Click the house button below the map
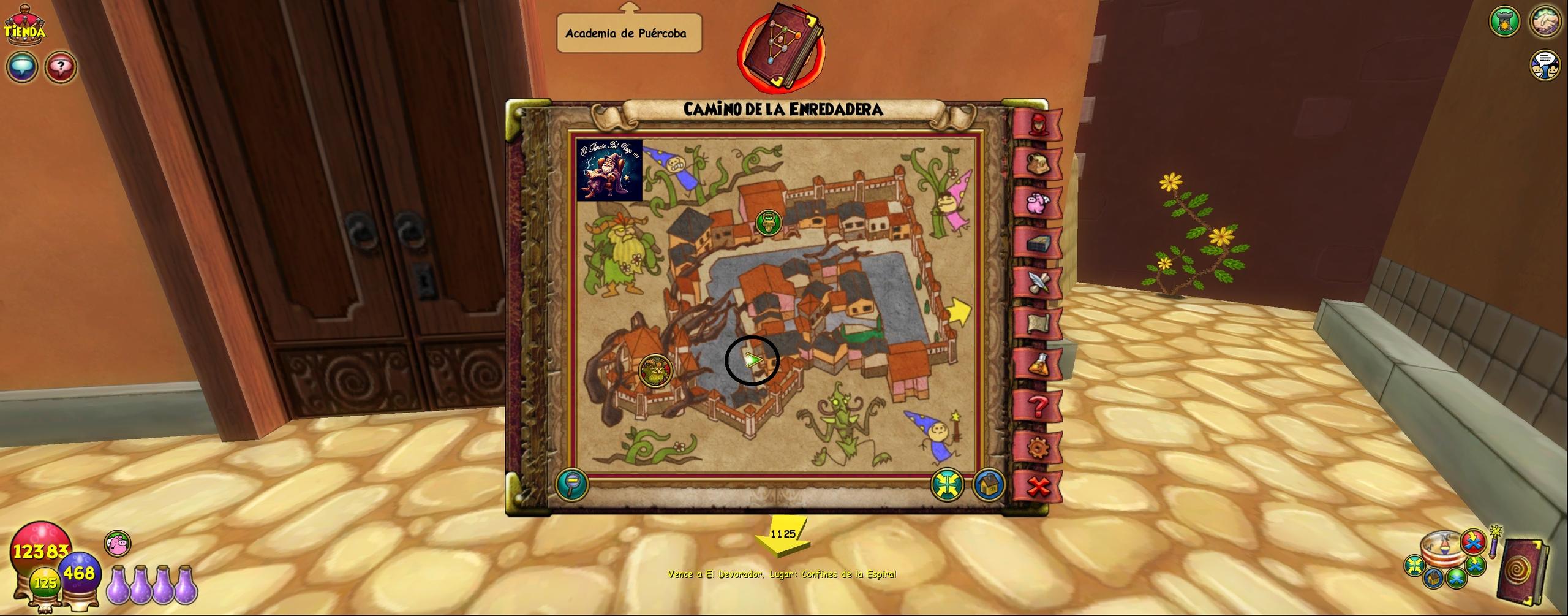This screenshot has width=1568, height=616. (988, 485)
